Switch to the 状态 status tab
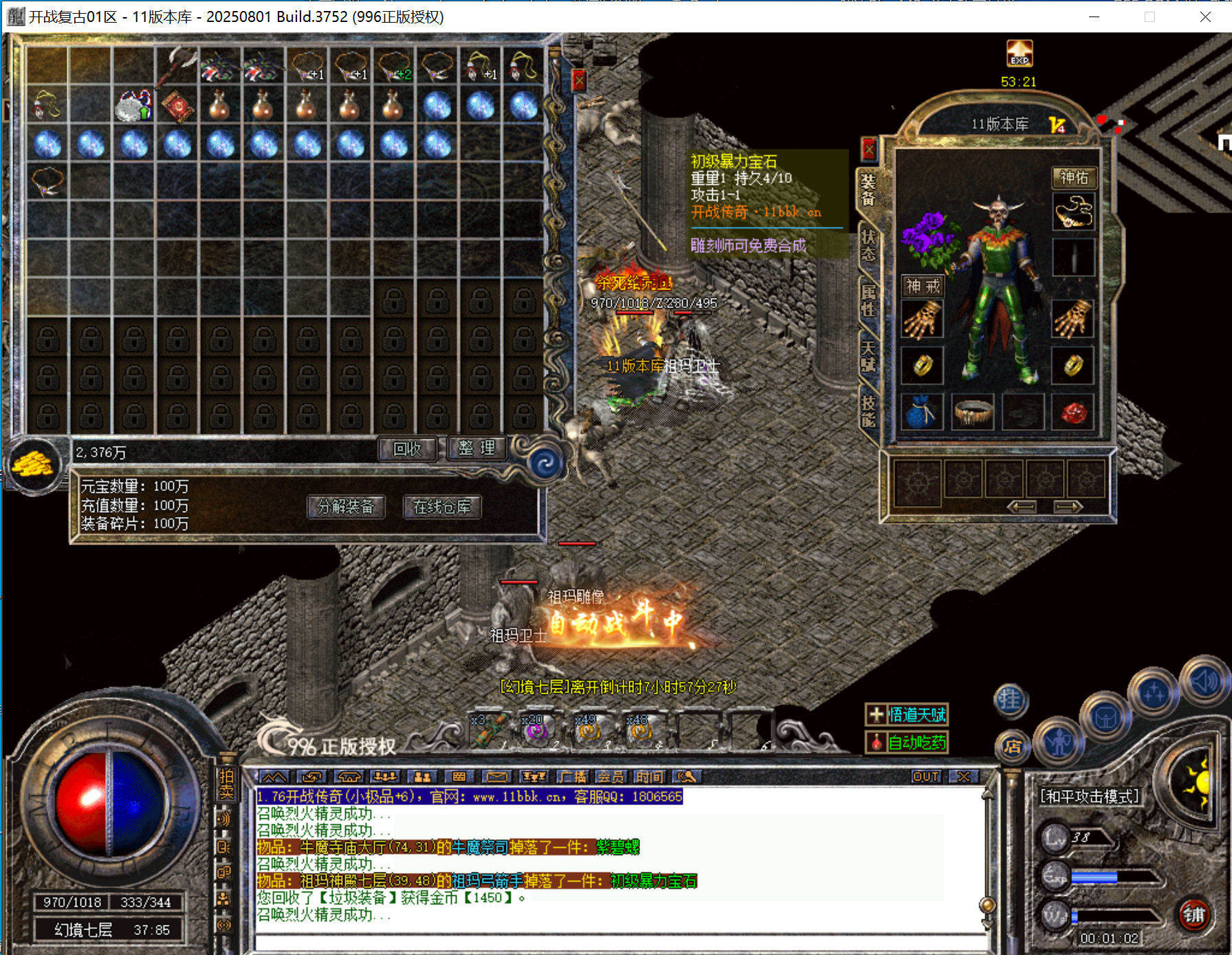 868,245
